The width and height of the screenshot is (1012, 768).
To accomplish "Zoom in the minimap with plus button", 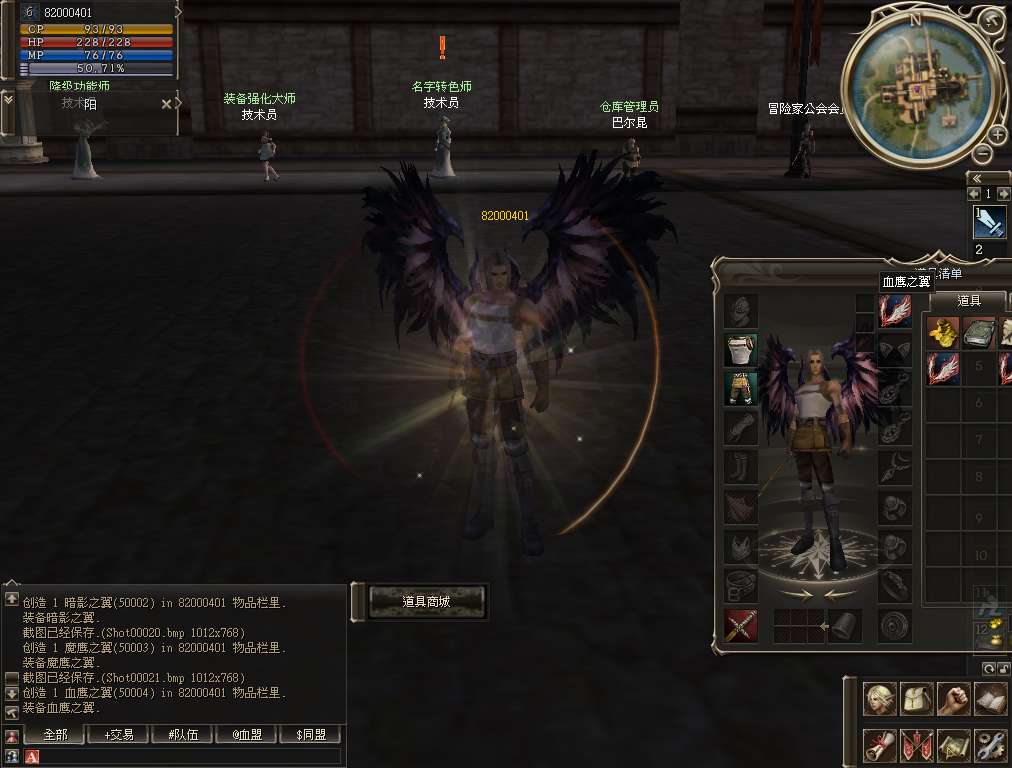I will coord(997,135).
